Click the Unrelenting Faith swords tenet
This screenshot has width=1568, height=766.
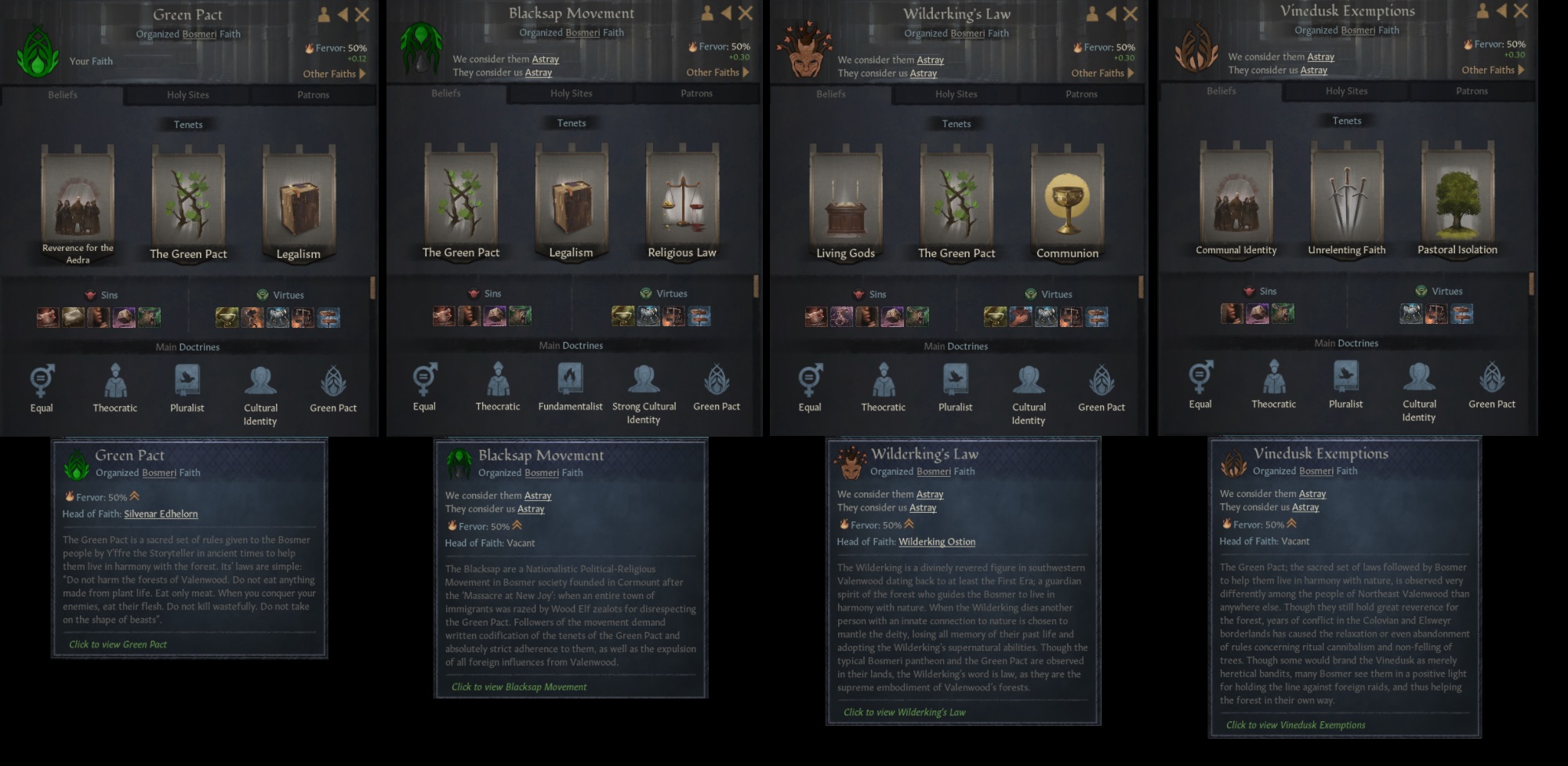click(1346, 196)
